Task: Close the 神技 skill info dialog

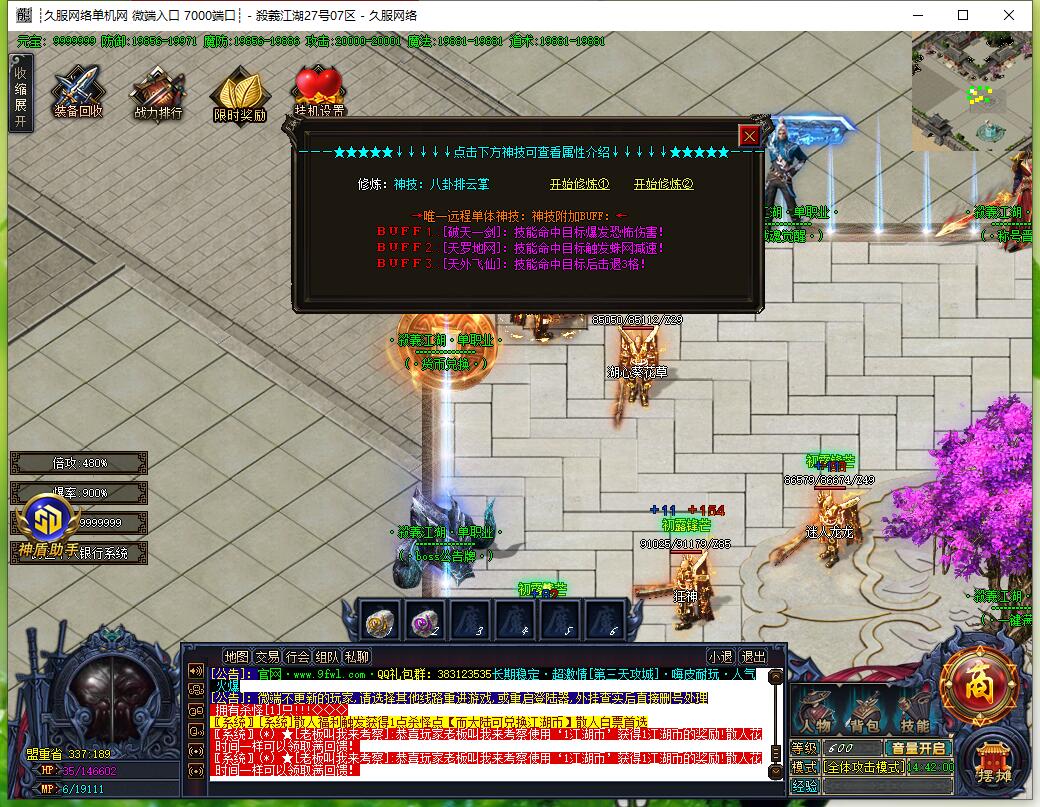Action: (749, 136)
